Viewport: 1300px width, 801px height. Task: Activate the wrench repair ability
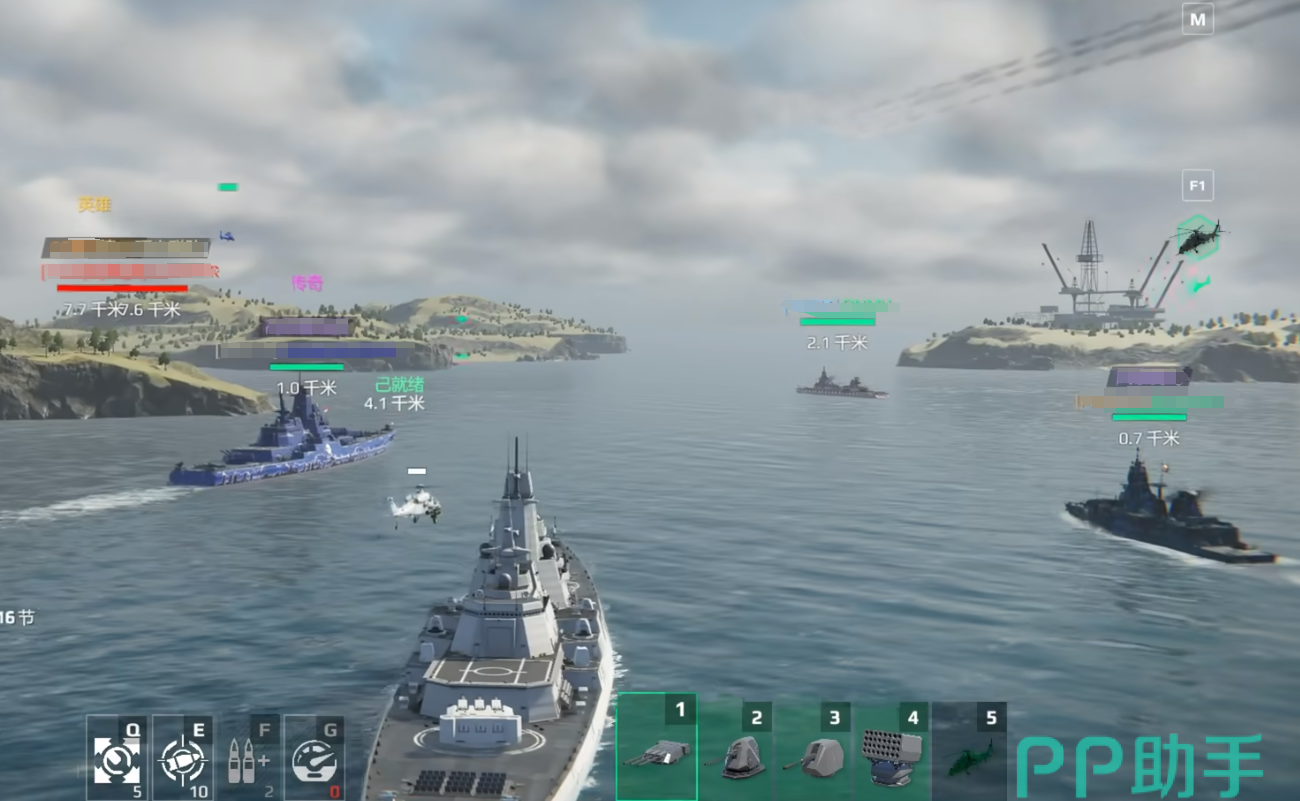coord(115,757)
